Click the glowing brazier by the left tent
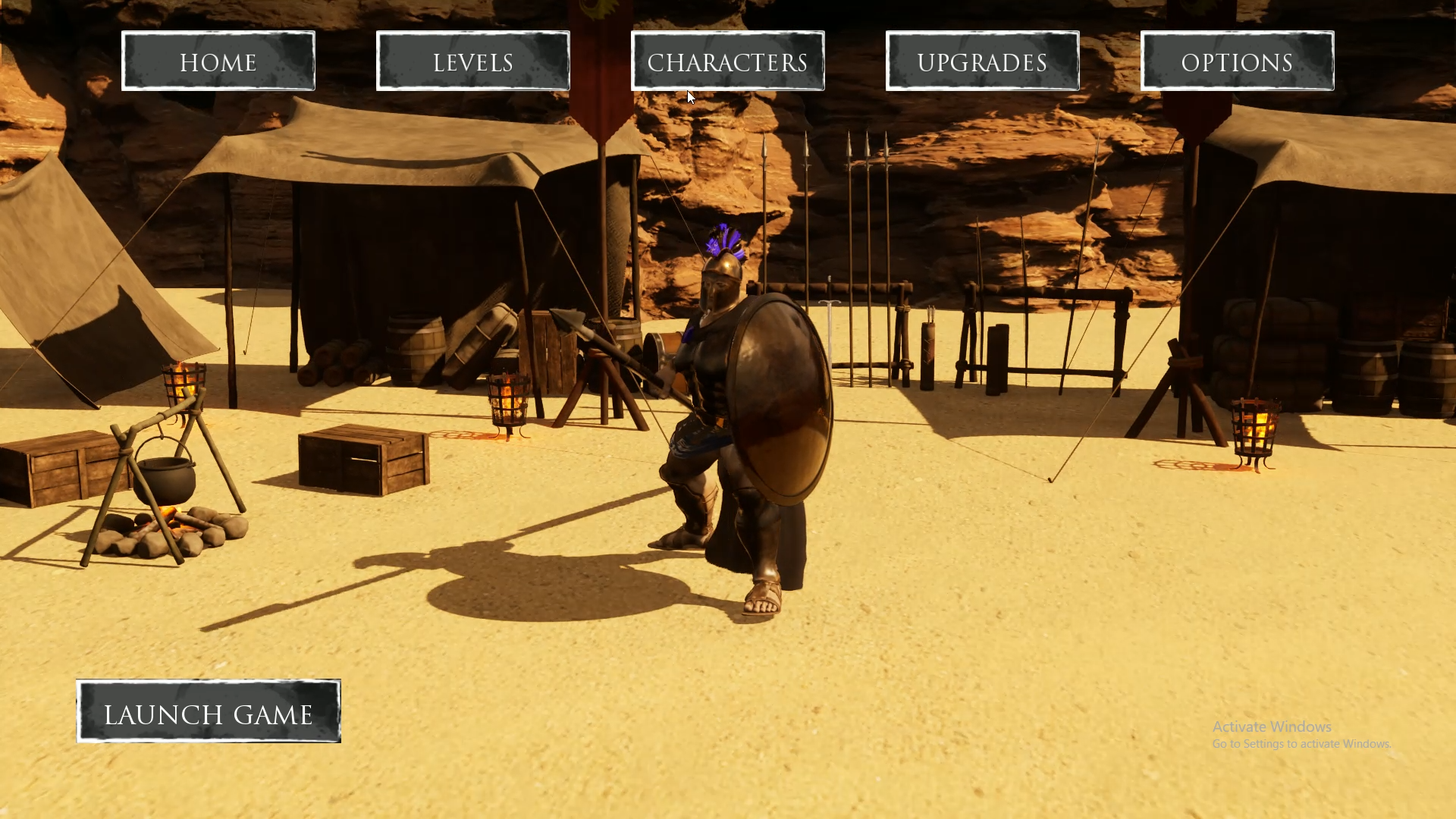Screen dimensions: 1456x819 click(182, 387)
